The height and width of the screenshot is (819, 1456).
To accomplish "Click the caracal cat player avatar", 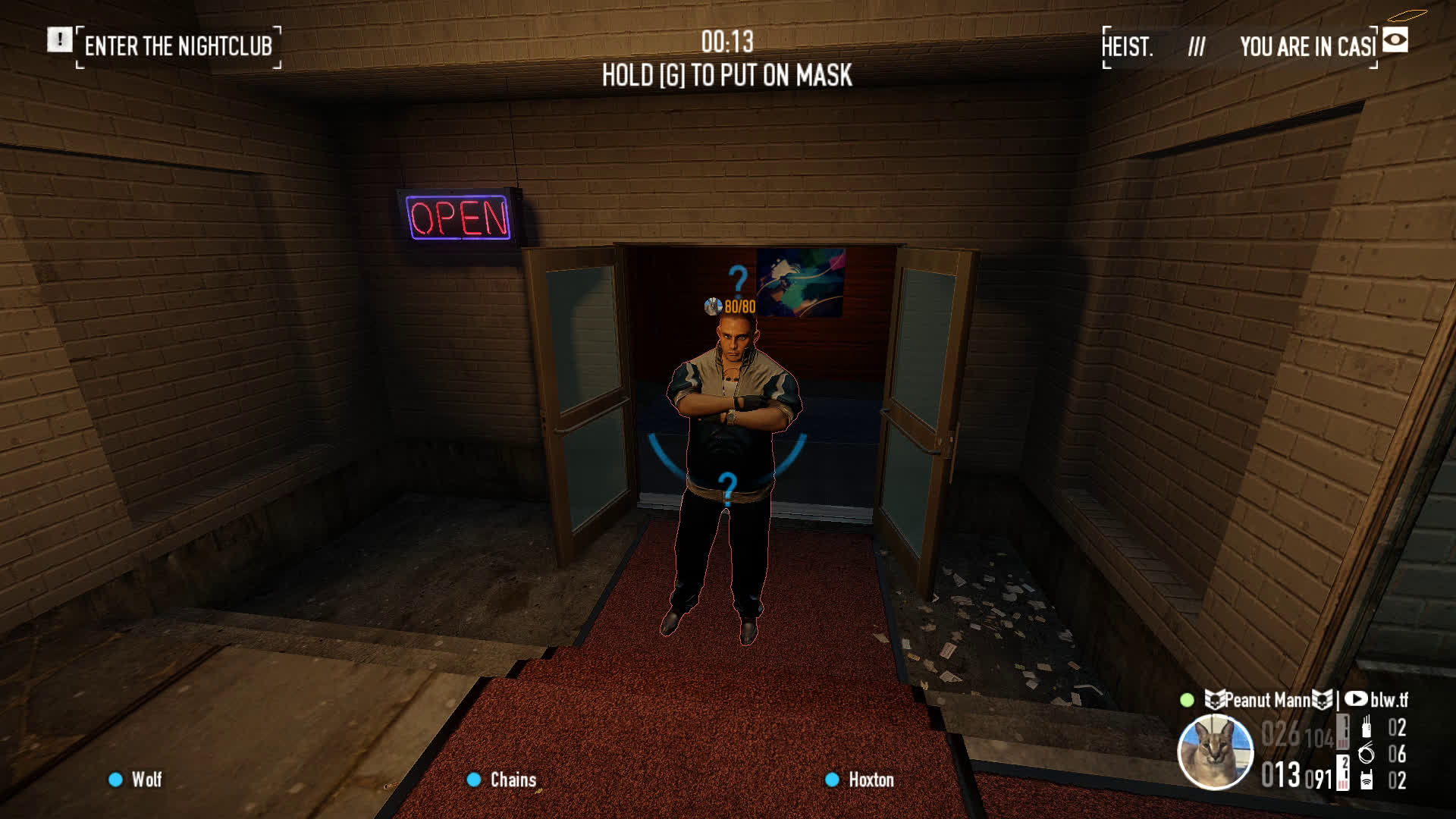I will 1215,752.
